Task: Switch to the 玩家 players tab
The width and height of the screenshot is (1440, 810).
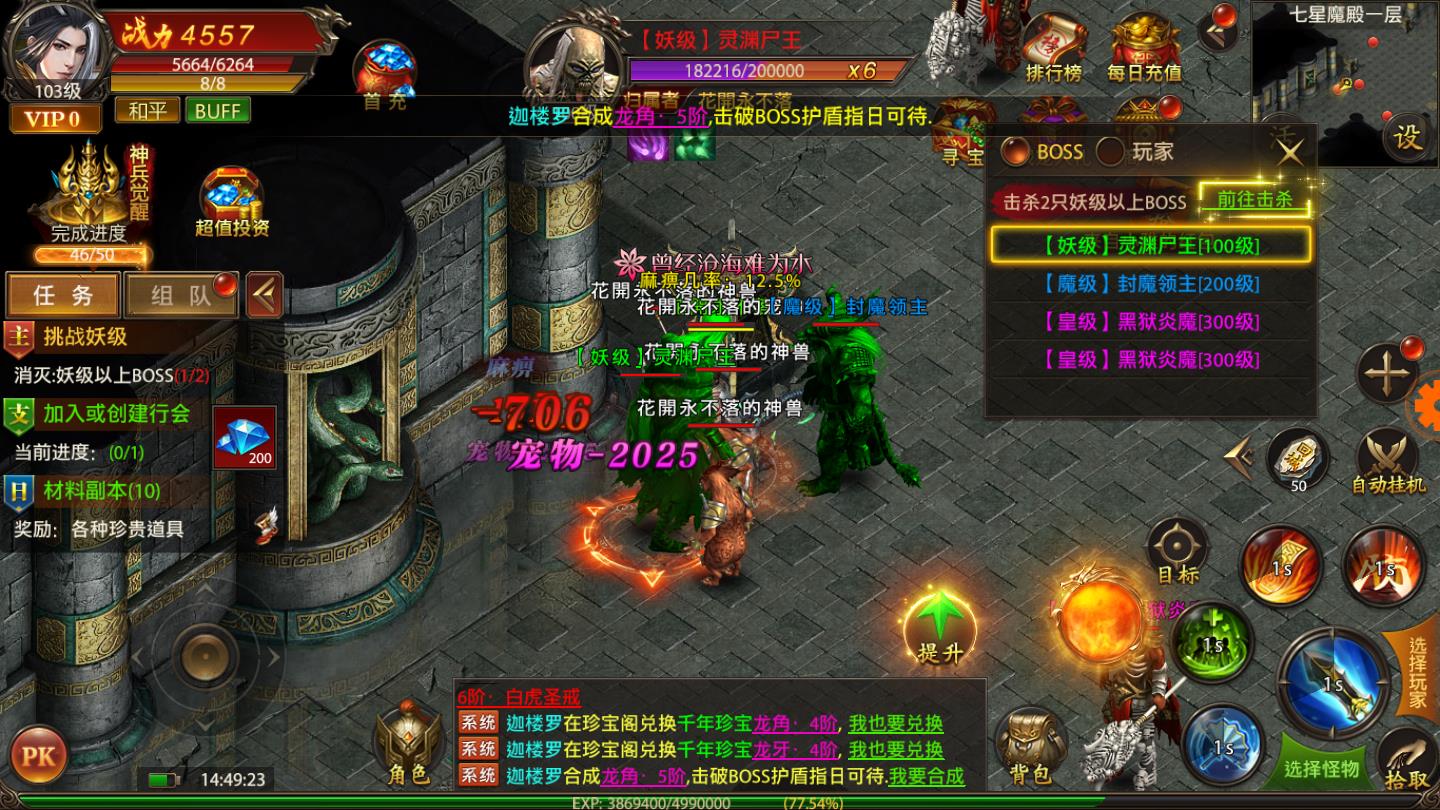Action: [1138, 152]
